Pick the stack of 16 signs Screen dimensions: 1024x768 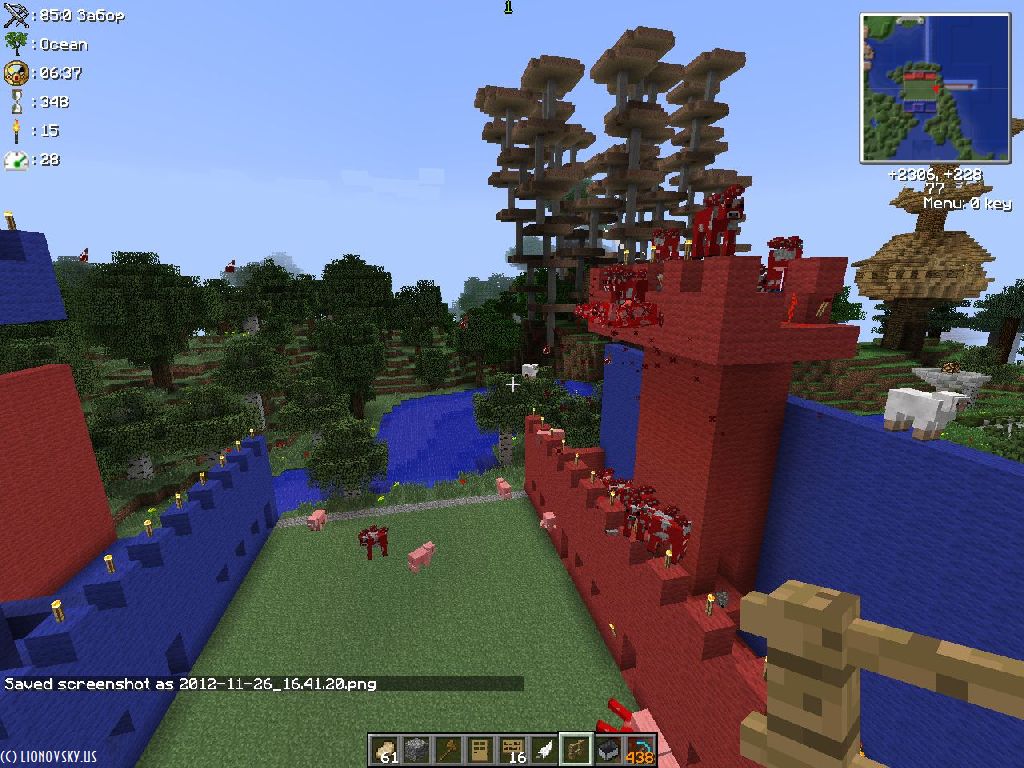(513, 749)
